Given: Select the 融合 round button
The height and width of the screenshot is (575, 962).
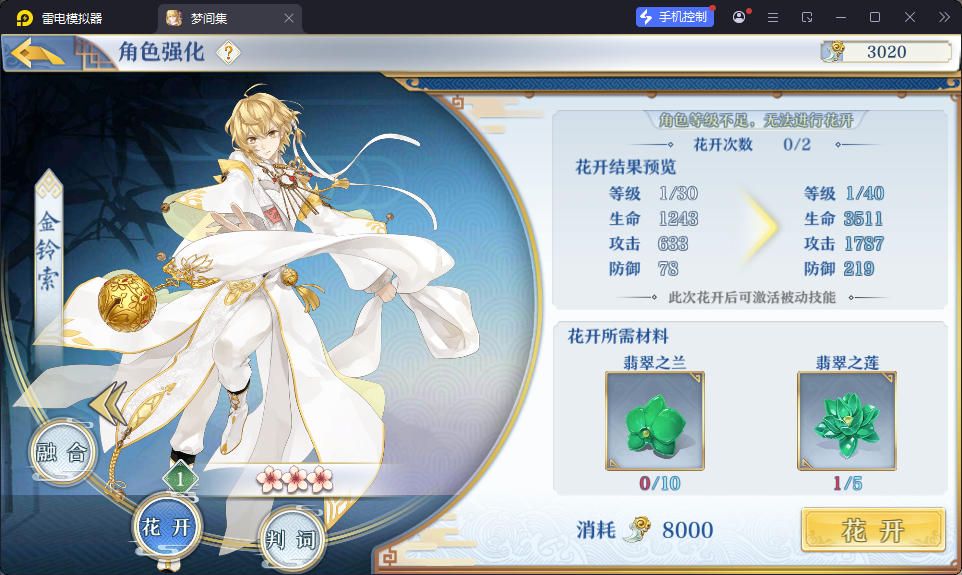Looking at the screenshot, I should [62, 452].
